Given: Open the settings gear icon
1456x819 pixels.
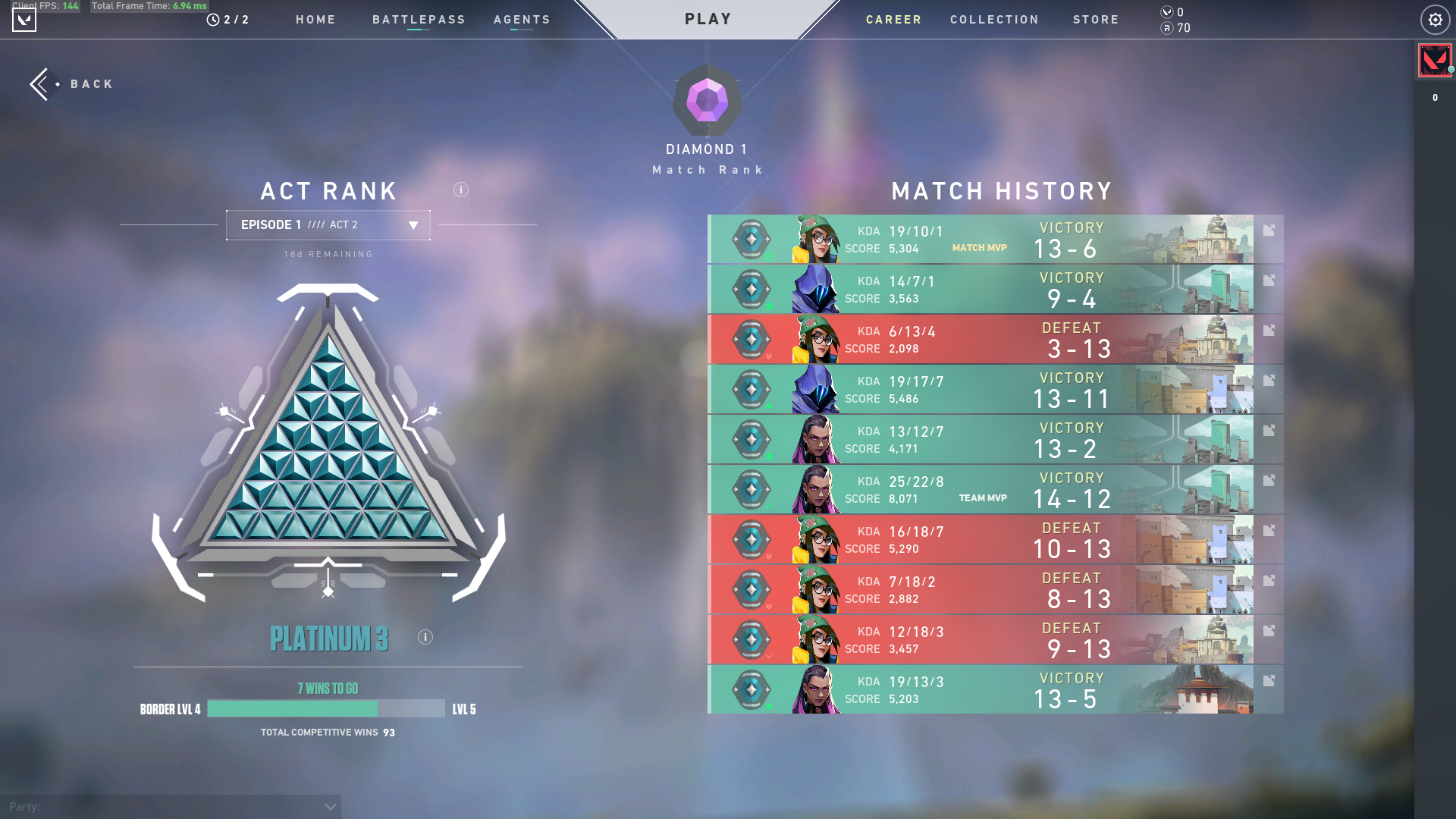Looking at the screenshot, I should [x=1435, y=20].
